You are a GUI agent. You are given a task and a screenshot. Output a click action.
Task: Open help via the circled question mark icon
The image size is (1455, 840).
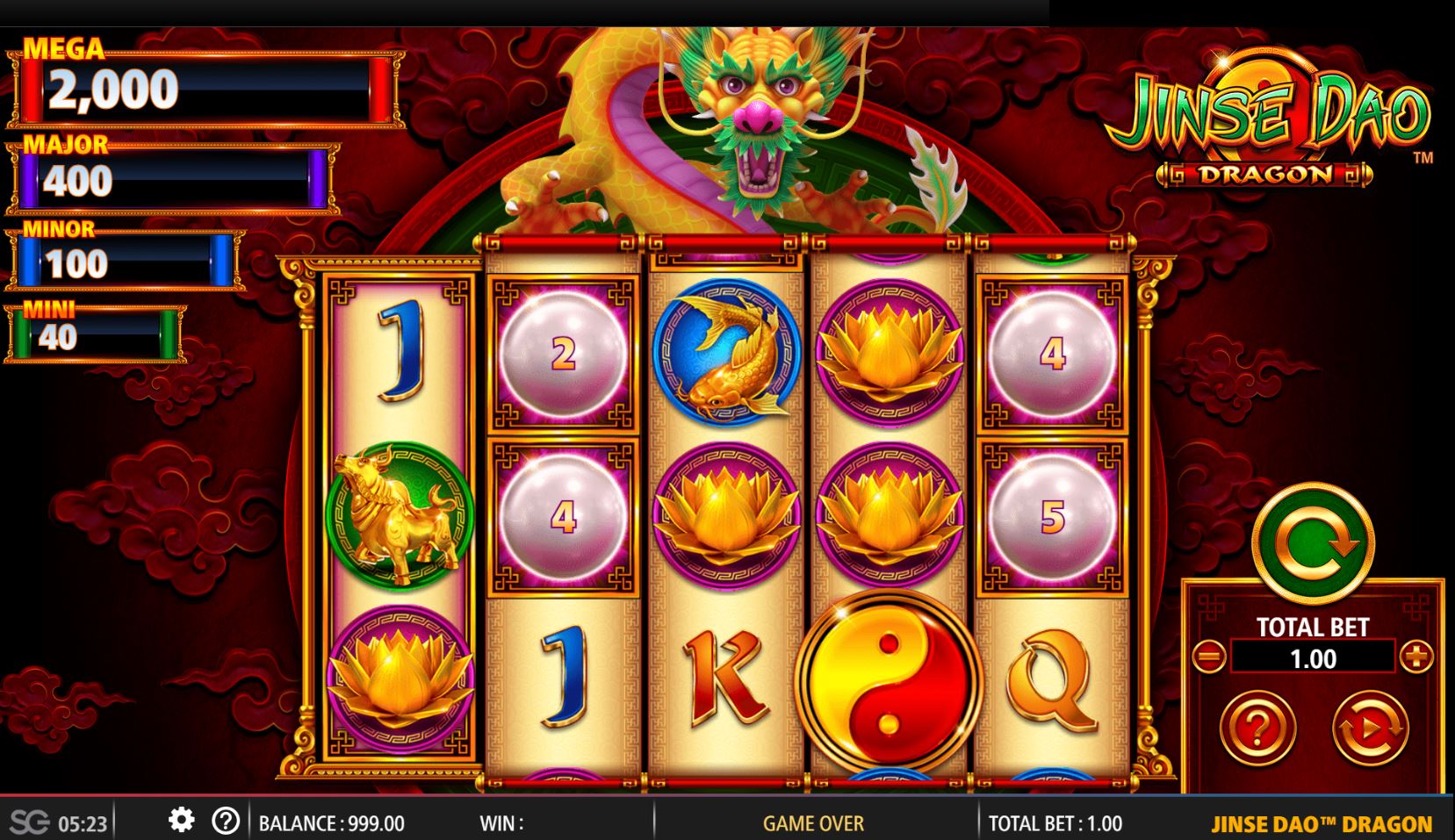click(227, 822)
